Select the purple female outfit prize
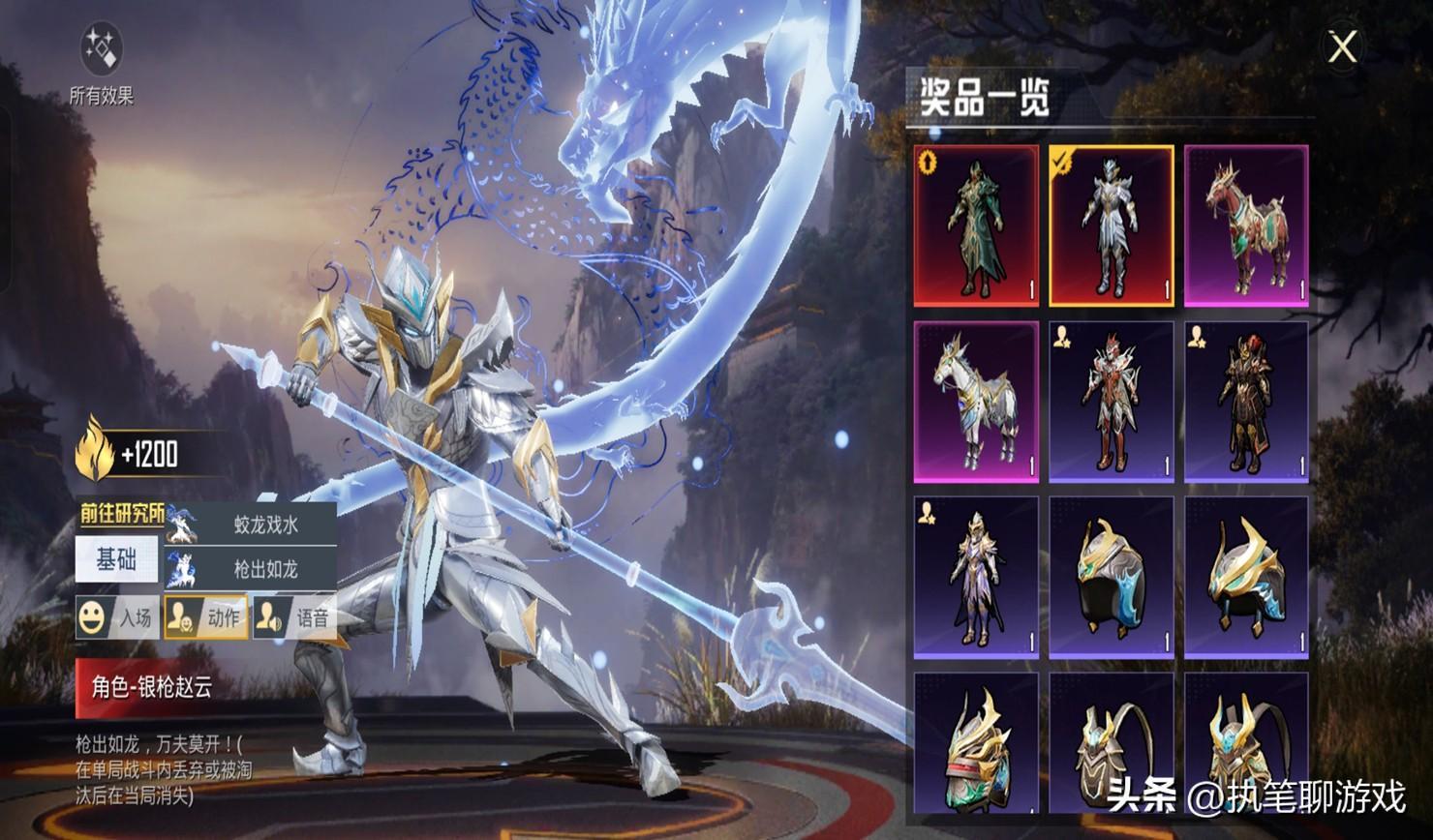 pos(976,578)
